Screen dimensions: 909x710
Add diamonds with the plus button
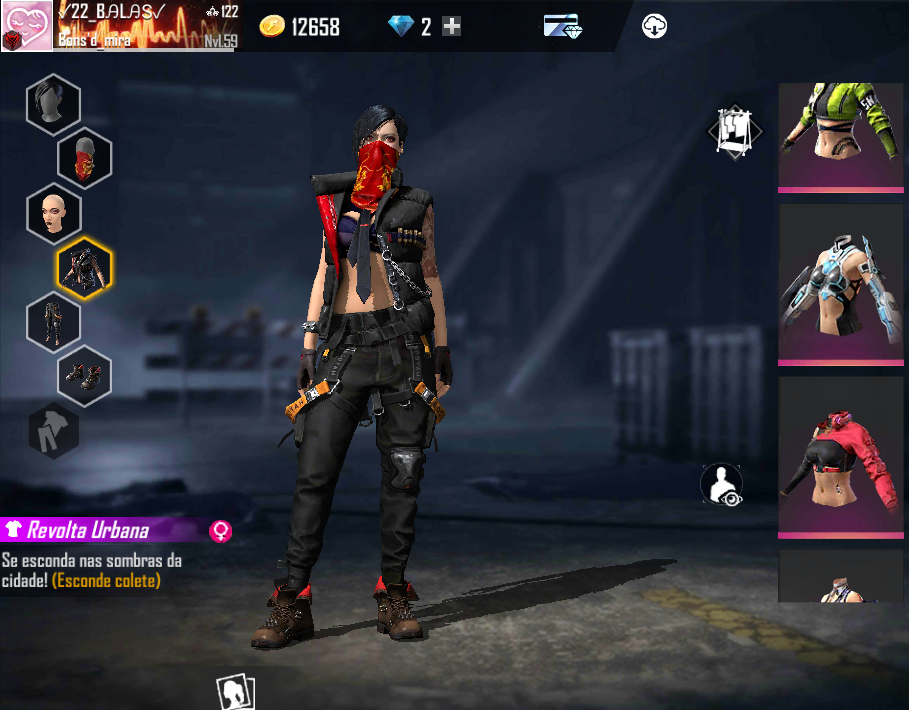tap(452, 27)
